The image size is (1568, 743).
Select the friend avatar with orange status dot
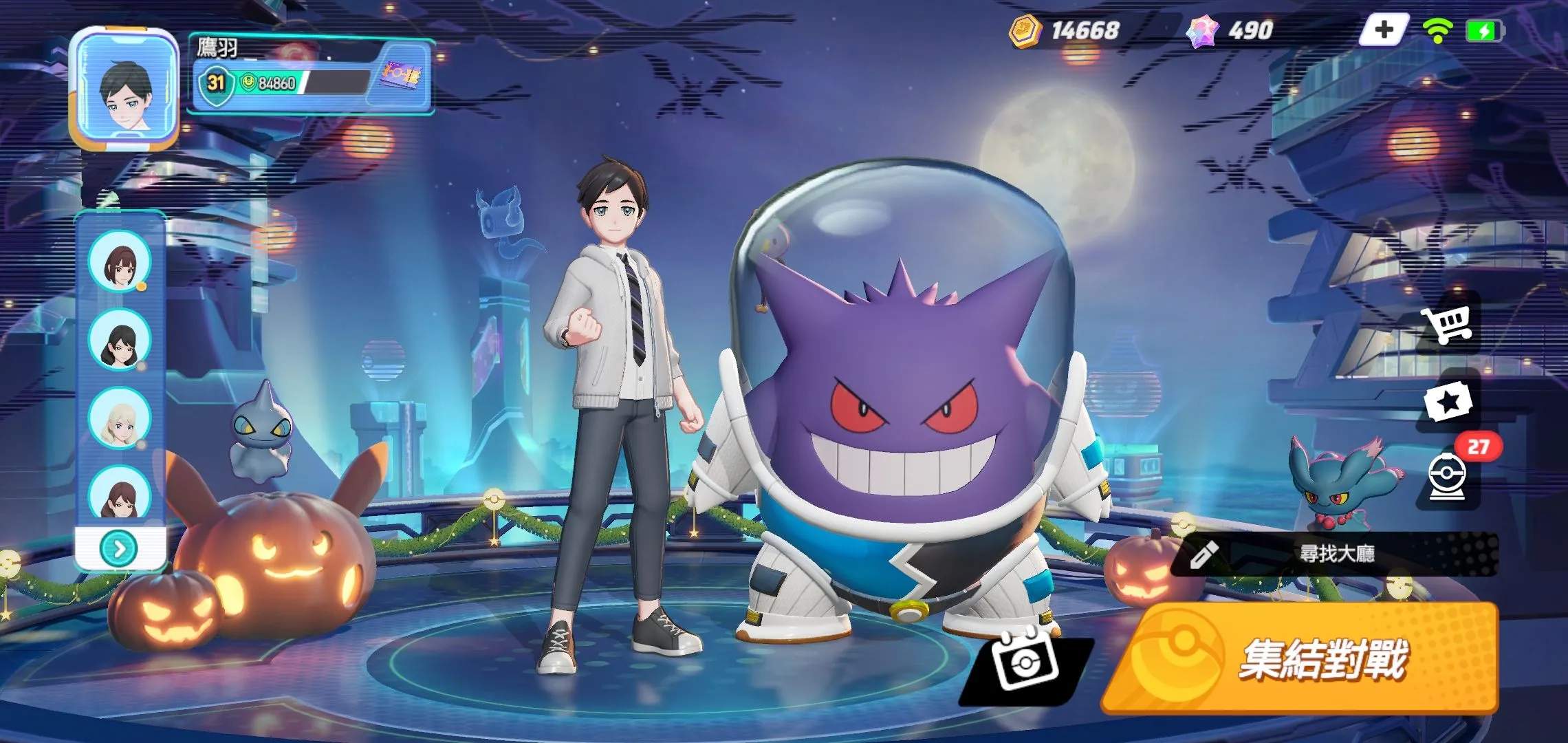coord(119,261)
